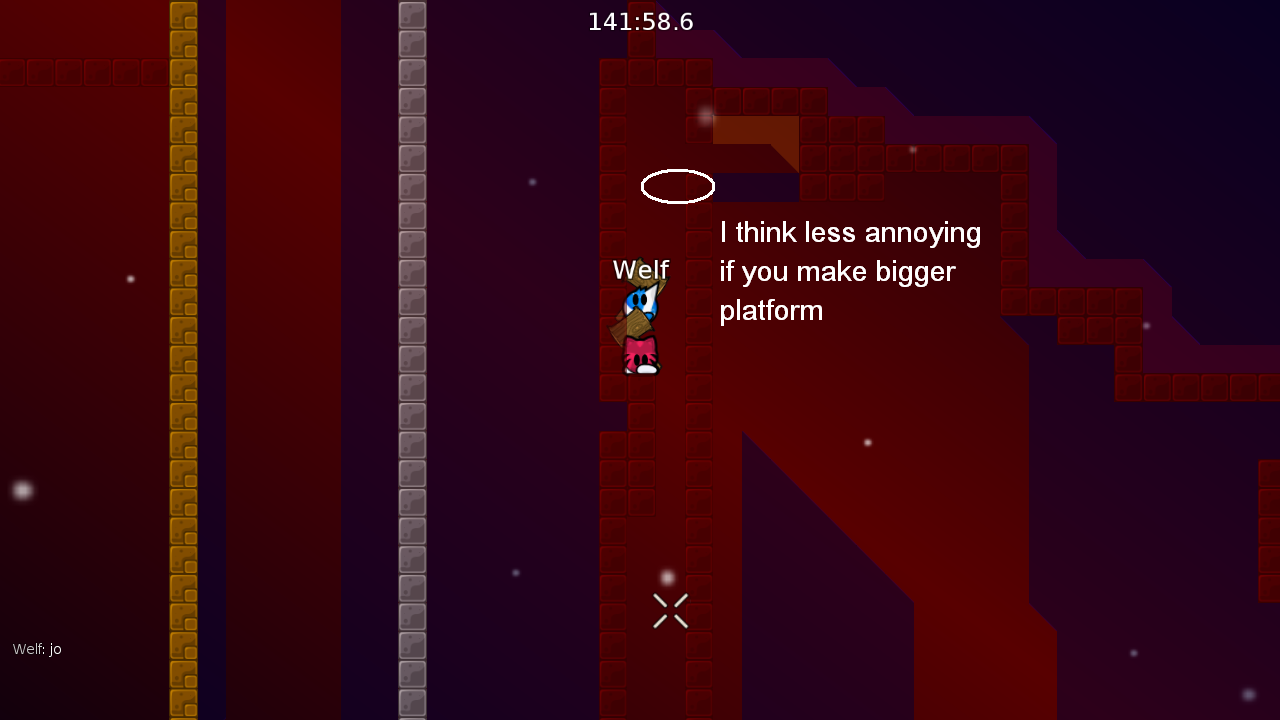Image resolution: width=1280 pixels, height=720 pixels.
Task: Open the white circled area above Welf
Action: (x=678, y=186)
